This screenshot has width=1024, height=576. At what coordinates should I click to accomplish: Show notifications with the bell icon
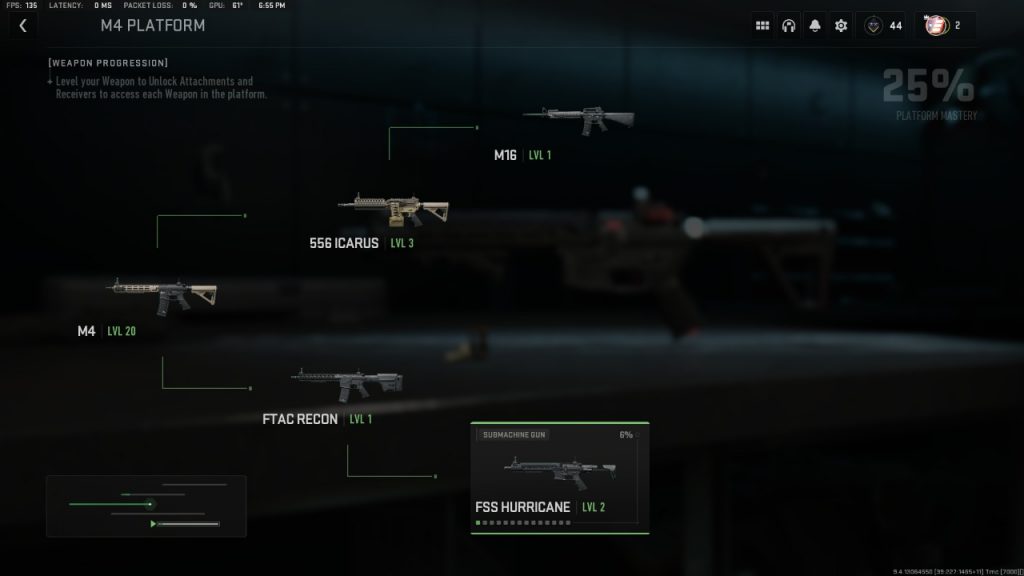pyautogui.click(x=815, y=25)
